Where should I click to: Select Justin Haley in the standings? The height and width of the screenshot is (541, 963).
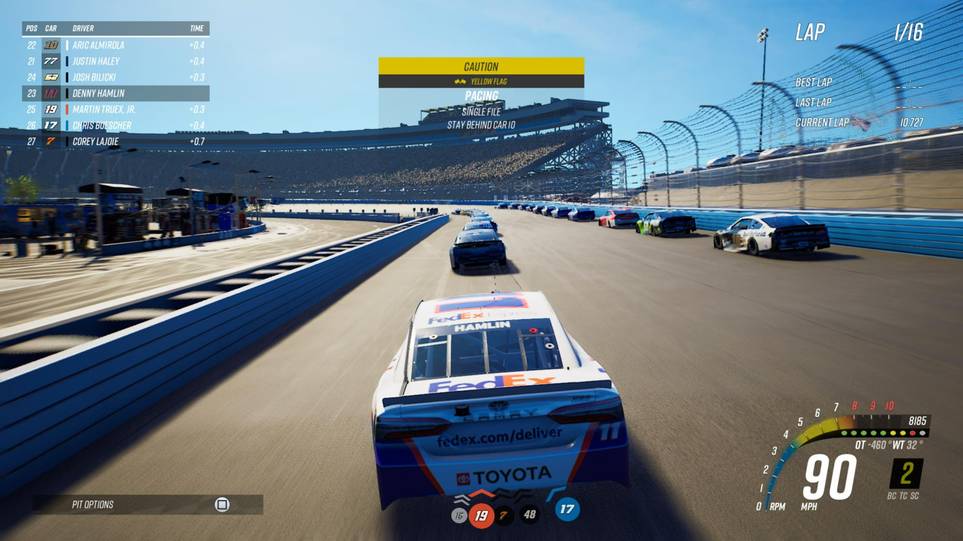click(x=115, y=61)
